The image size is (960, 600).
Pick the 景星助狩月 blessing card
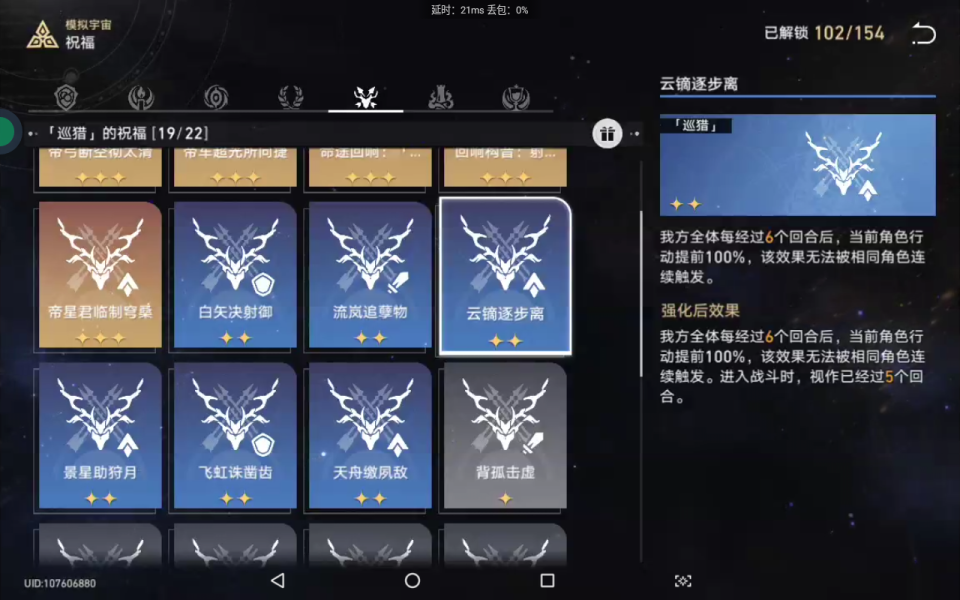point(100,435)
